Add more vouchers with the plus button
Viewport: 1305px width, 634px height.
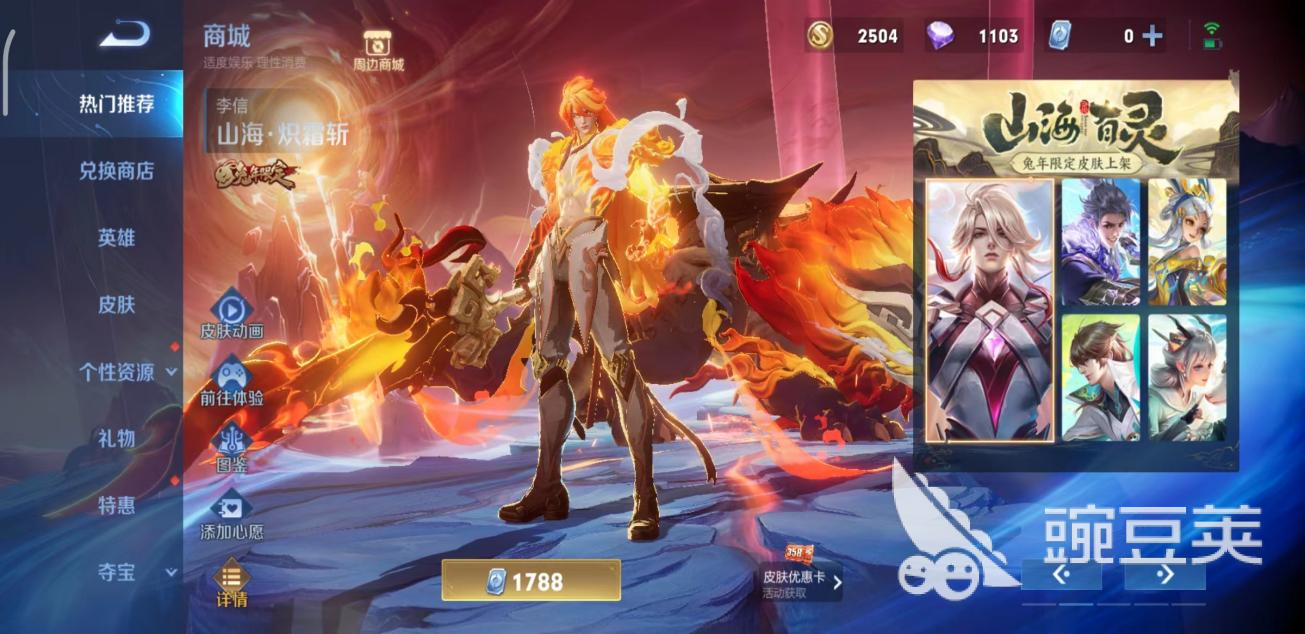tap(1153, 37)
